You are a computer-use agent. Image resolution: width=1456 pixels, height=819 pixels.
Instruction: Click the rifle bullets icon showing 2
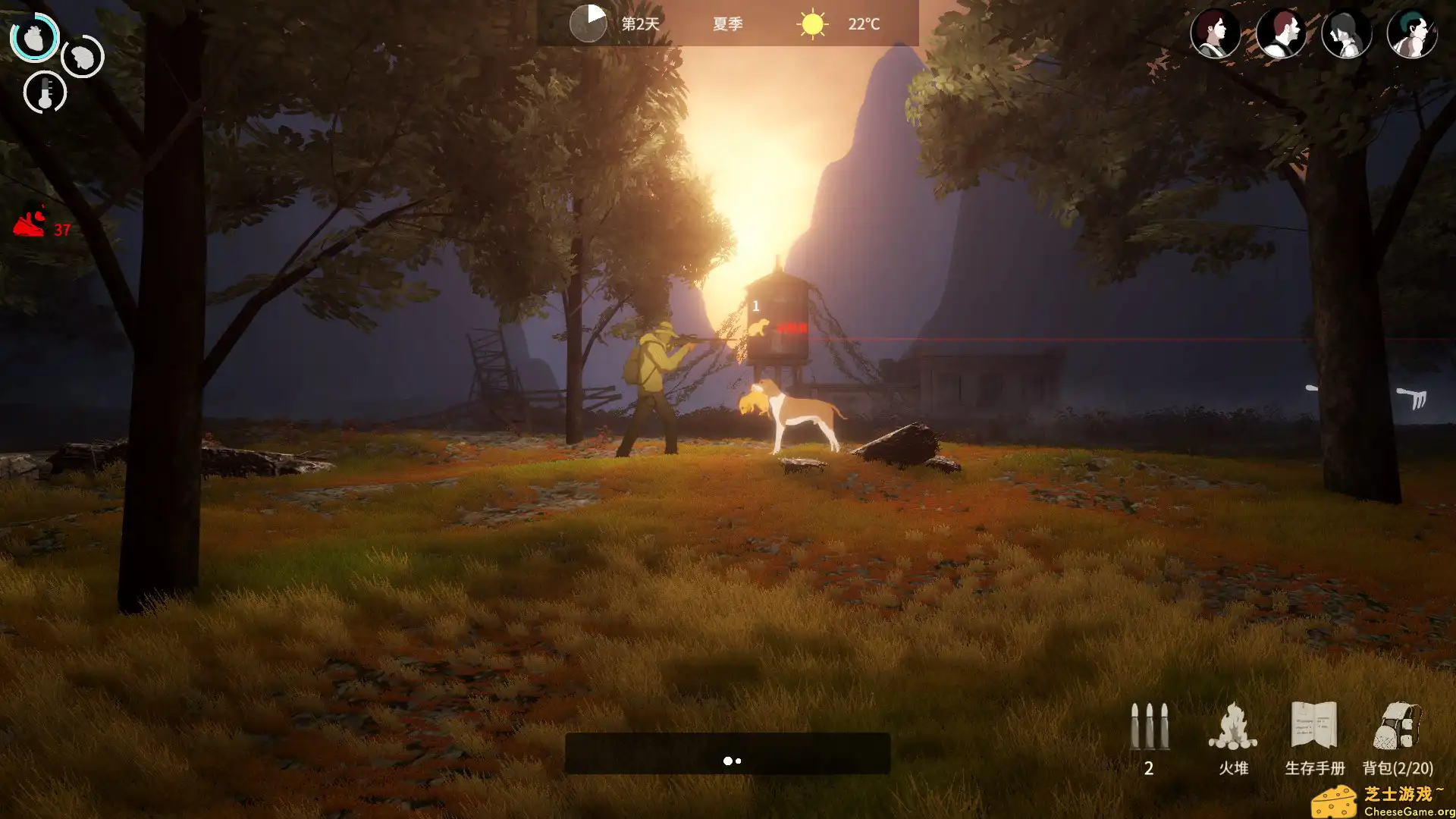point(1149,728)
